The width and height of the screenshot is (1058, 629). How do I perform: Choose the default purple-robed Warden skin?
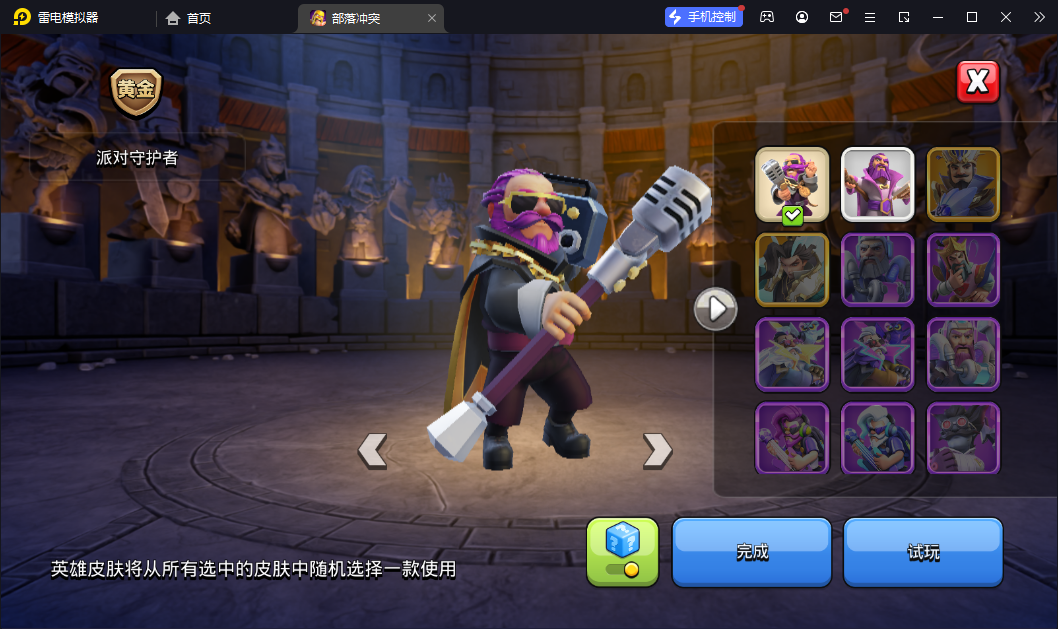[x=877, y=184]
